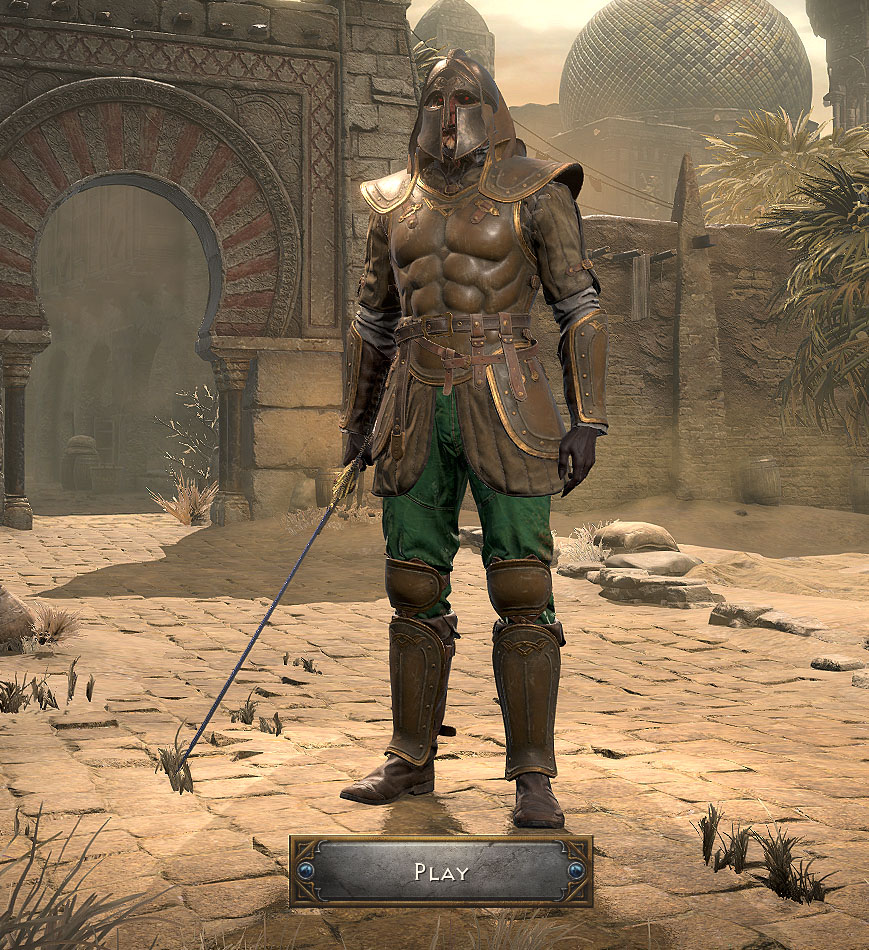Click the Play button

(441, 871)
